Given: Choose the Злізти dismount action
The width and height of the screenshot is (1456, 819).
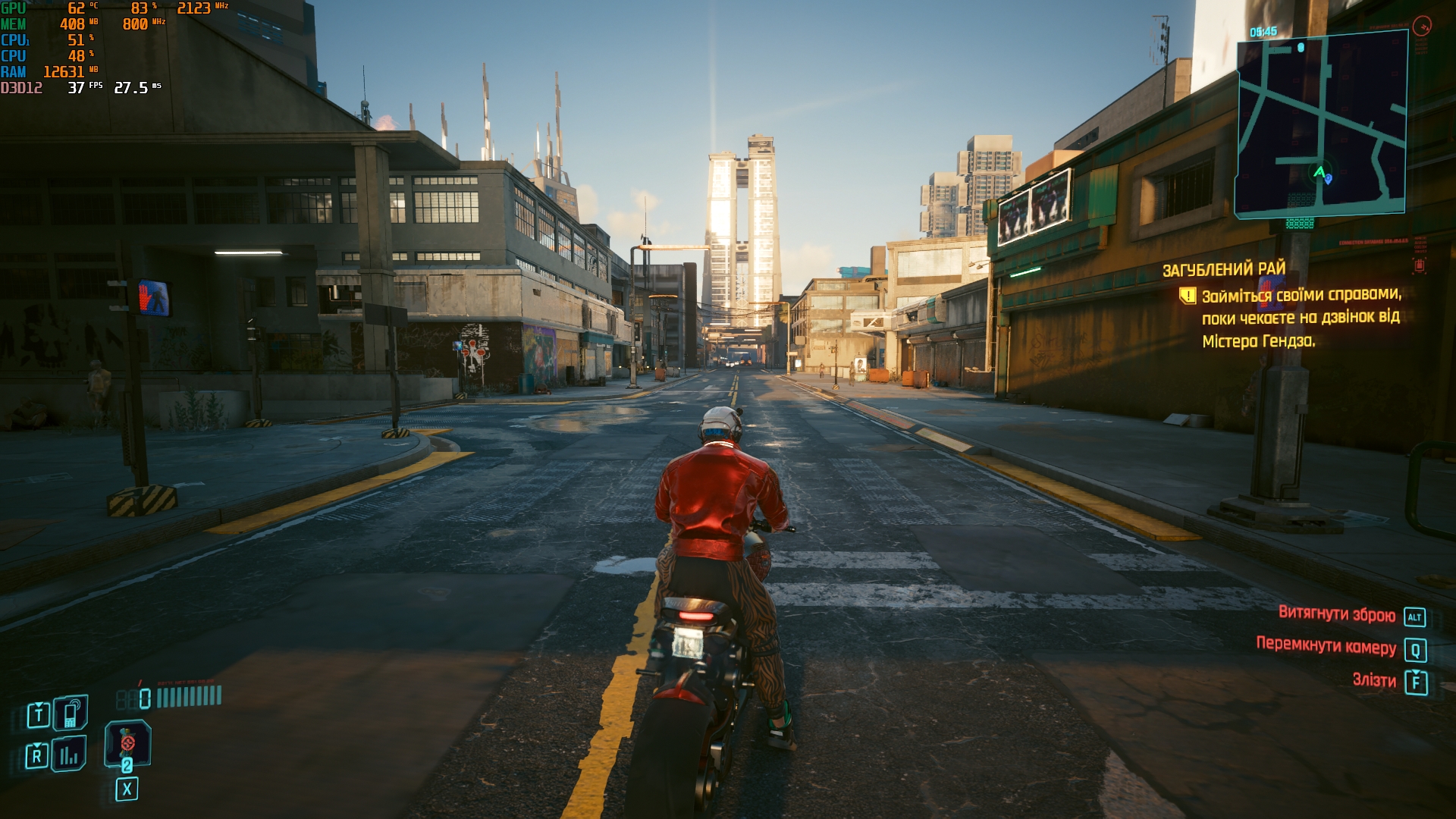Looking at the screenshot, I should (1374, 680).
